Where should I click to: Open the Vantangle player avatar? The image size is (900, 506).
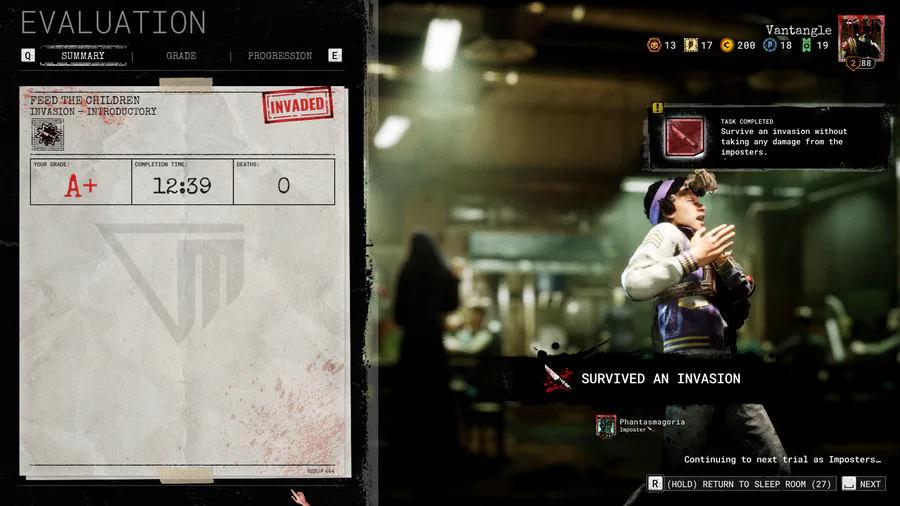(x=860, y=40)
